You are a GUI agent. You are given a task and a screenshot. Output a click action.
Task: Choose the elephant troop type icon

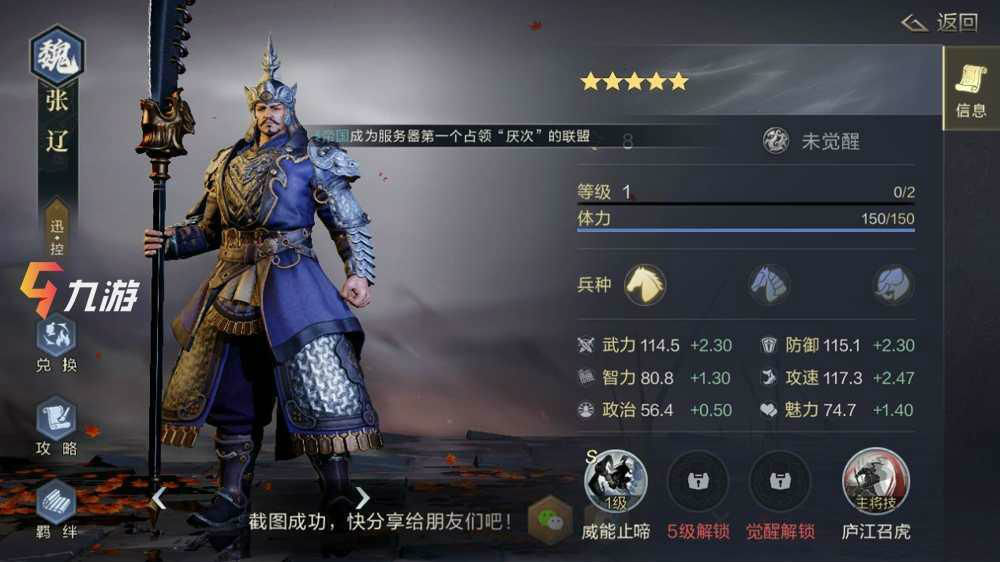point(893,285)
